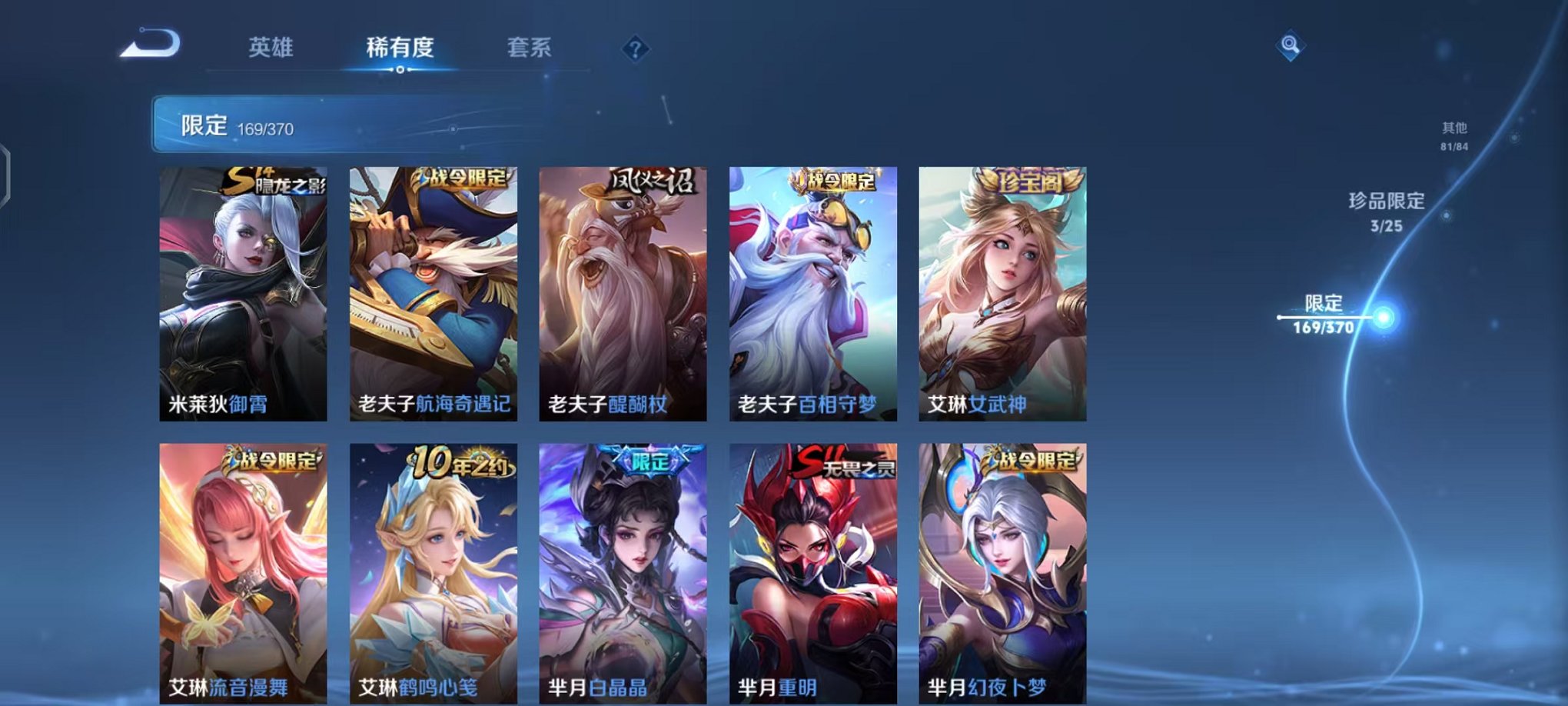Viewport: 1568px width, 706px height.
Task: Select the 稀有度 tab indicator dot
Action: (x=400, y=72)
